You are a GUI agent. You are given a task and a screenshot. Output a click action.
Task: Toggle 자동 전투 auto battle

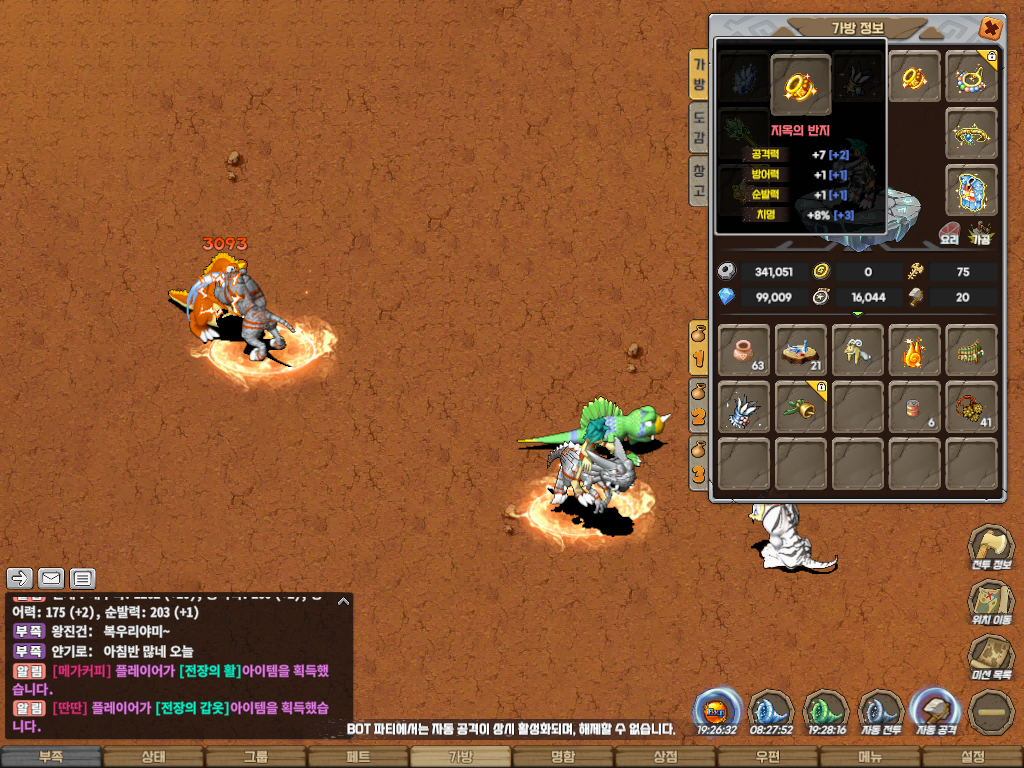tap(880, 713)
